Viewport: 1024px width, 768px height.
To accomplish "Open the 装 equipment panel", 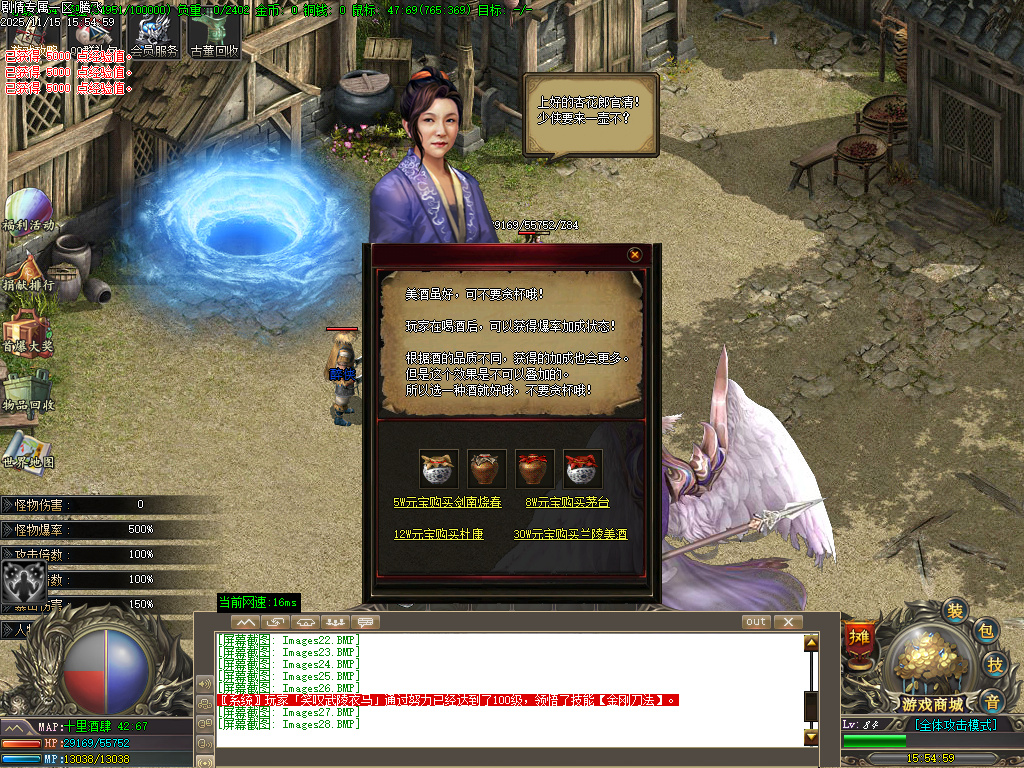I will 956,611.
